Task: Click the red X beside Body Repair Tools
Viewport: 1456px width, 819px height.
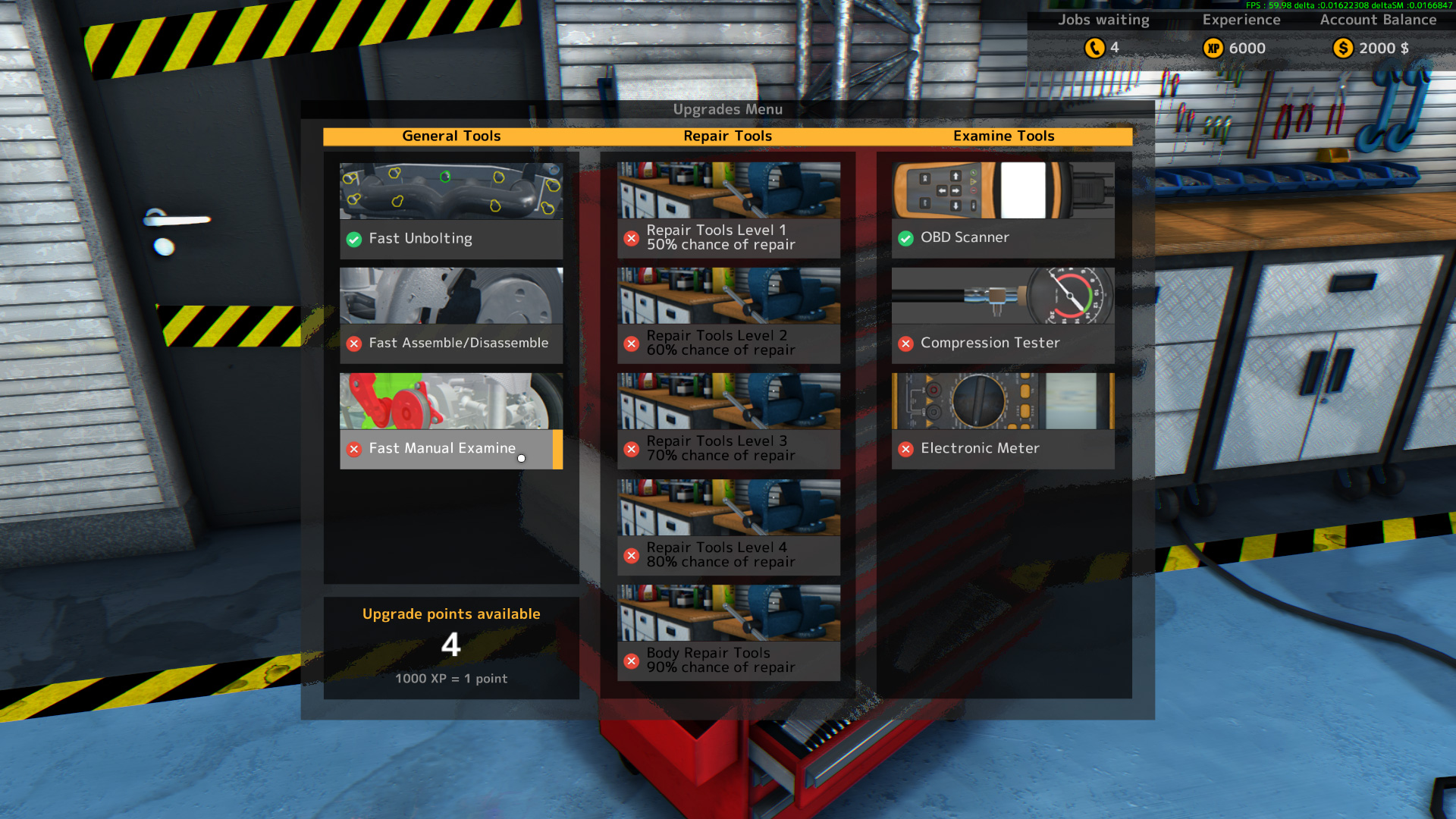Action: pyautogui.click(x=632, y=661)
